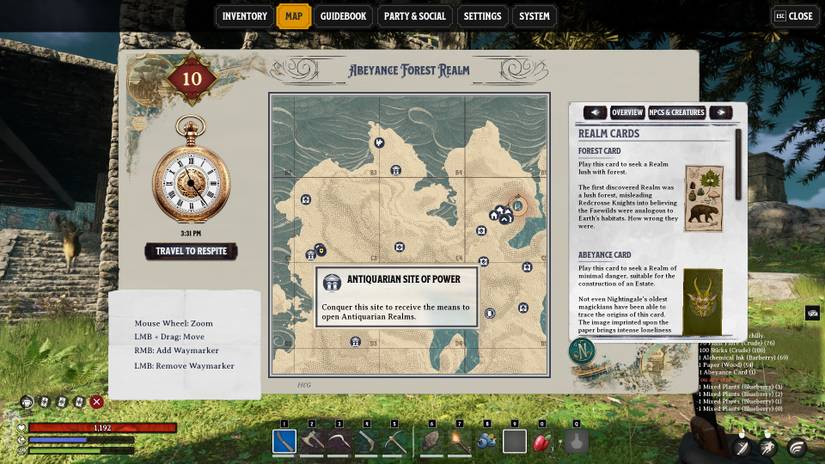Viewport: 825px width, 464px height.
Task: Open the Party & Social tab
Action: (414, 16)
